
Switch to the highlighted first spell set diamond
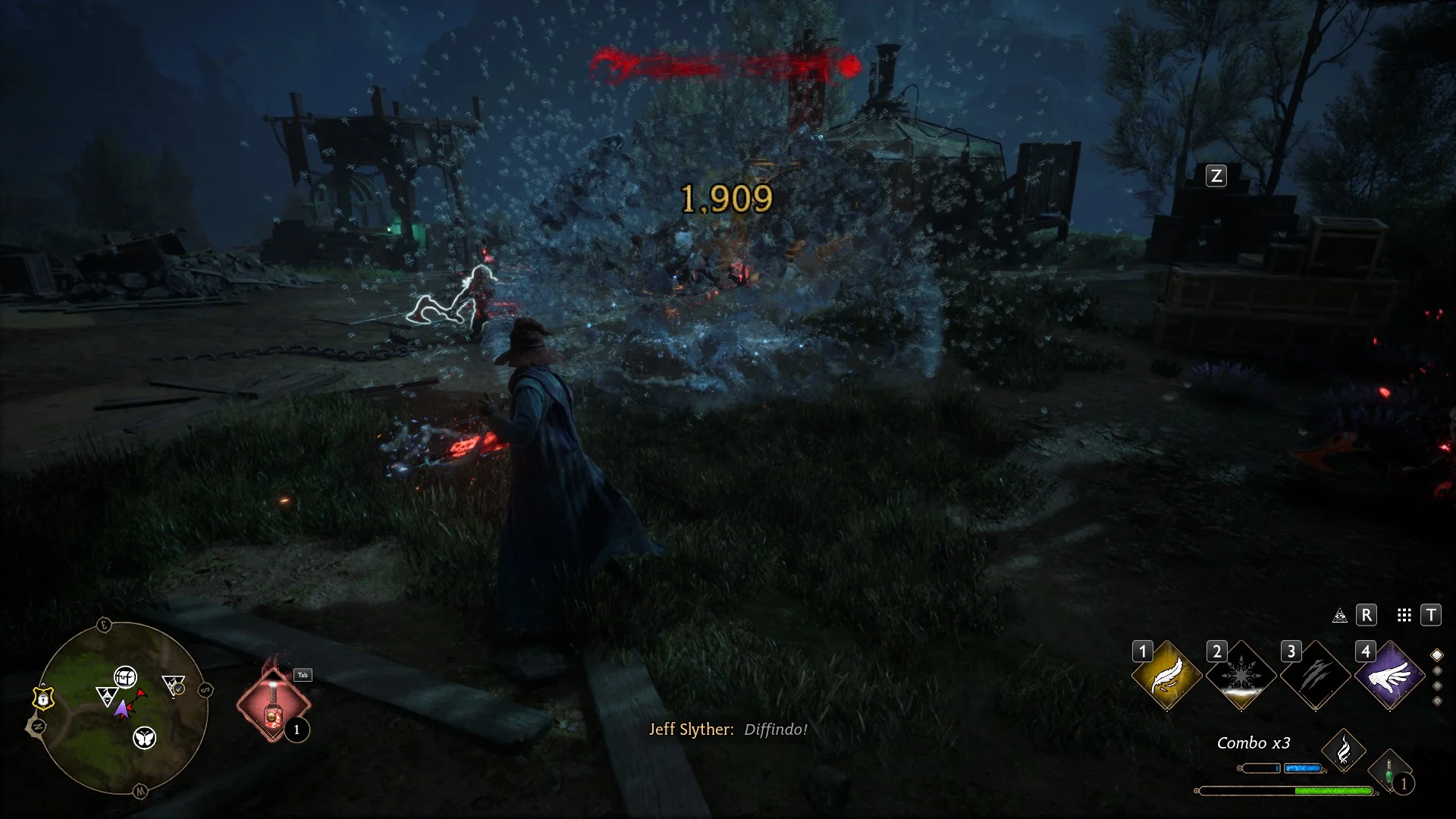click(x=1436, y=655)
